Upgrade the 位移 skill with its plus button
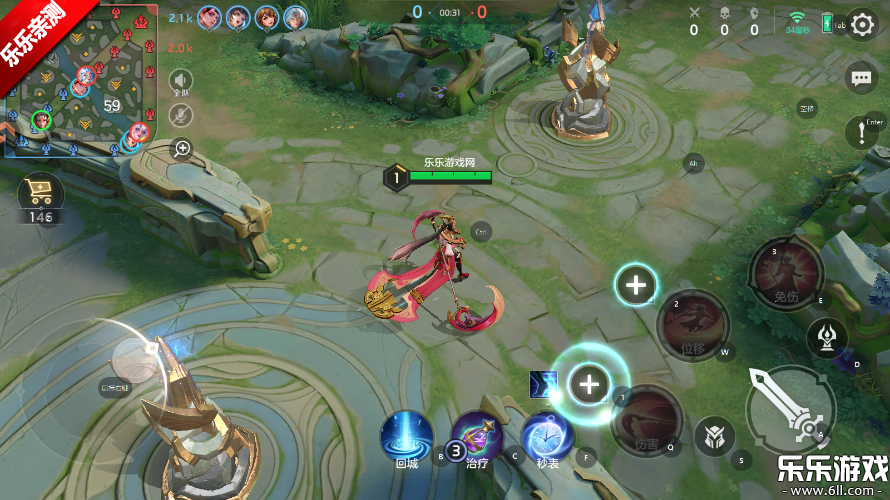Image resolution: width=890 pixels, height=500 pixels. [636, 286]
